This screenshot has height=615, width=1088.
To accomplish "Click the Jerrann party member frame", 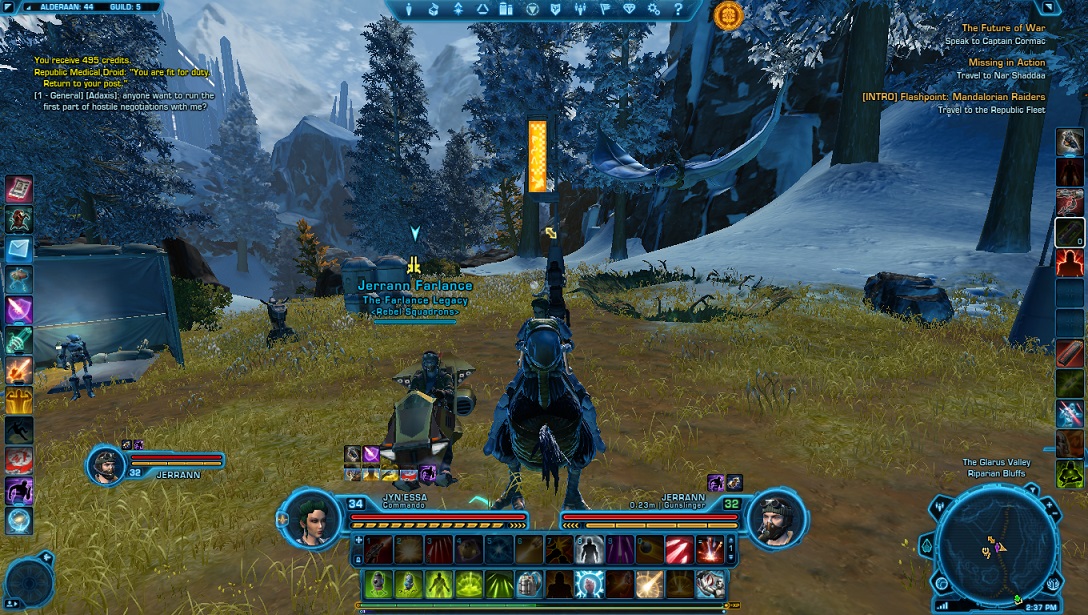I will pyautogui.click(x=107, y=464).
